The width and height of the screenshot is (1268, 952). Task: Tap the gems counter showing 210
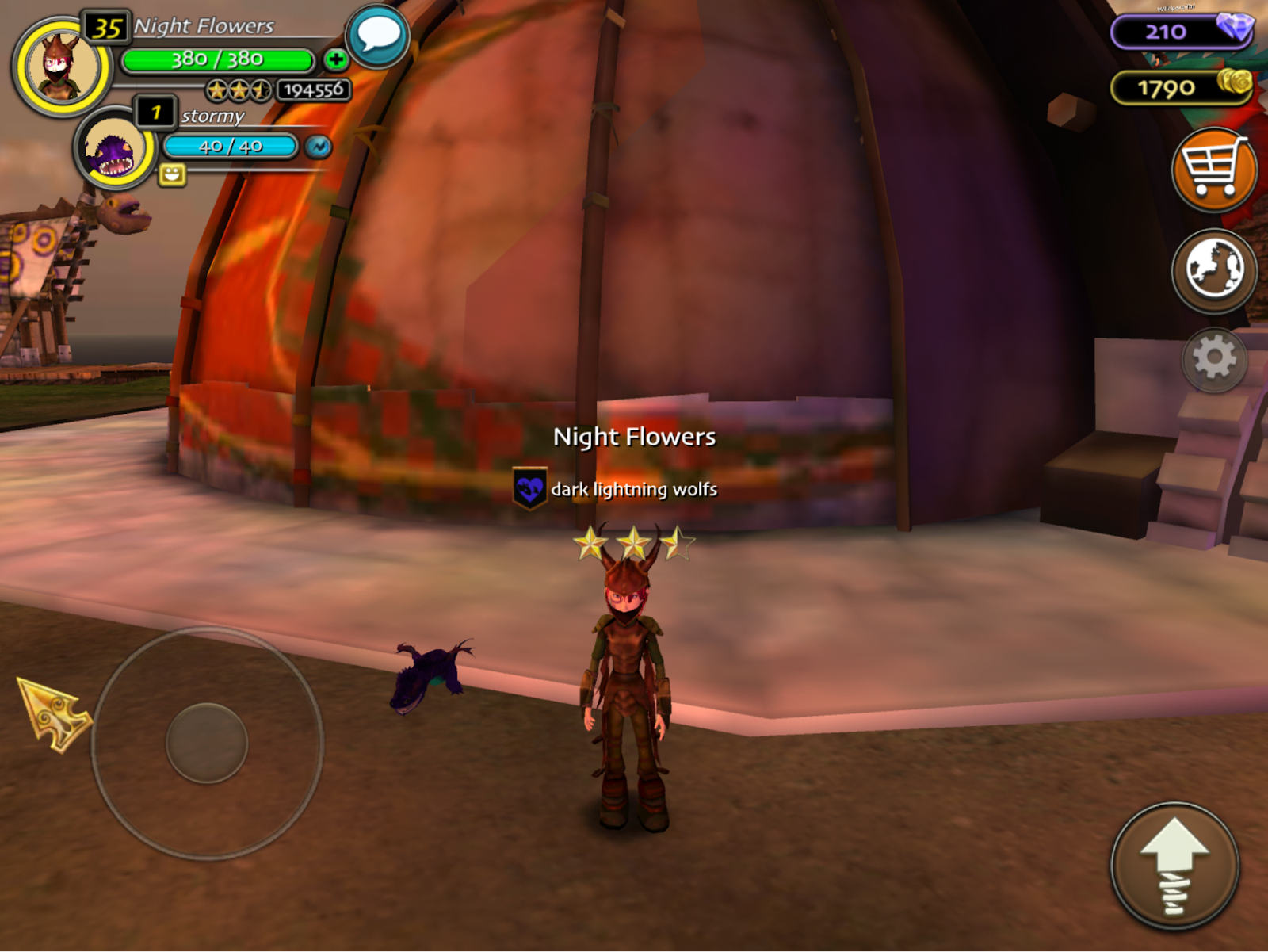pyautogui.click(x=1181, y=32)
